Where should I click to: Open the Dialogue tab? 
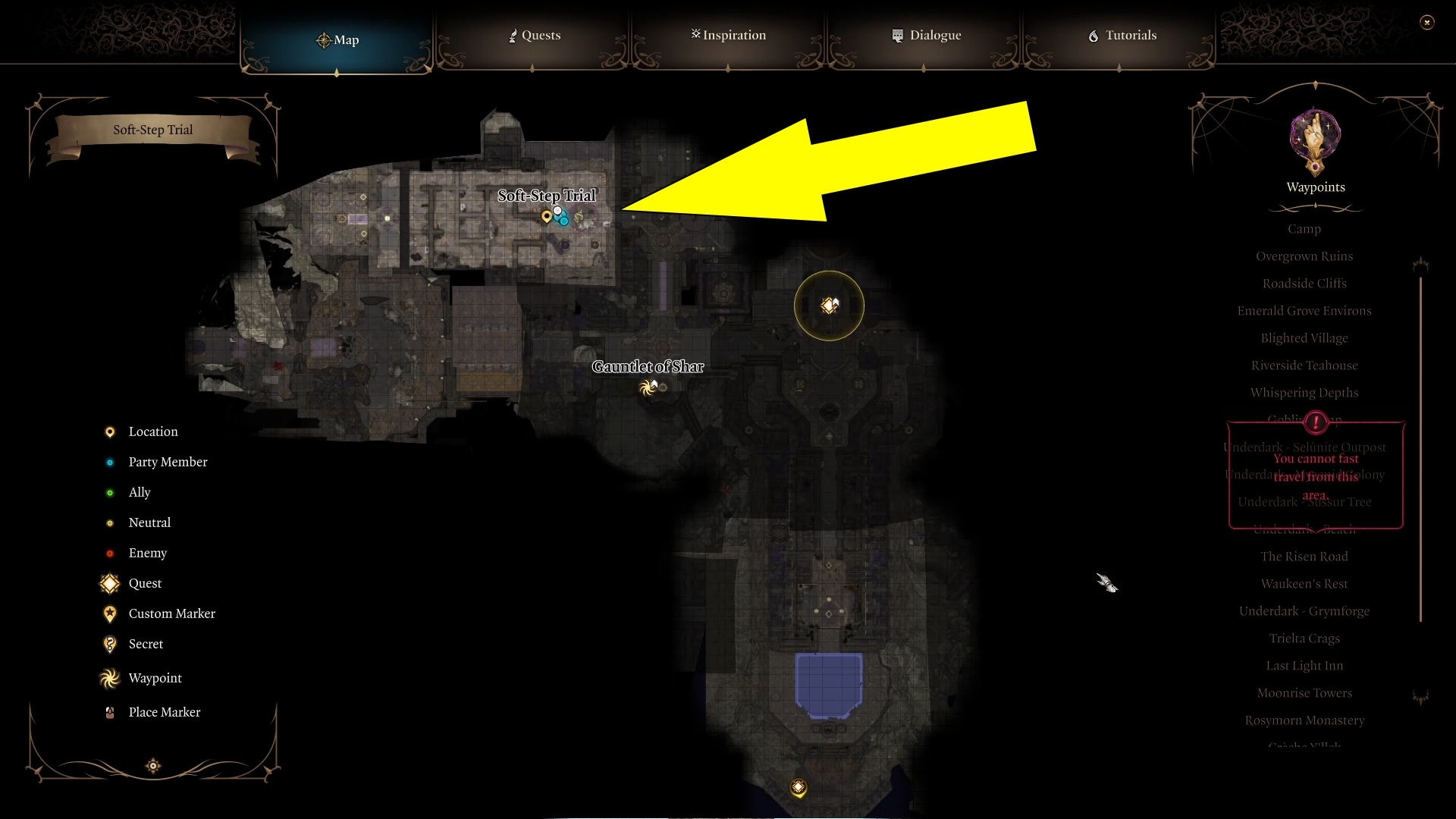927,35
